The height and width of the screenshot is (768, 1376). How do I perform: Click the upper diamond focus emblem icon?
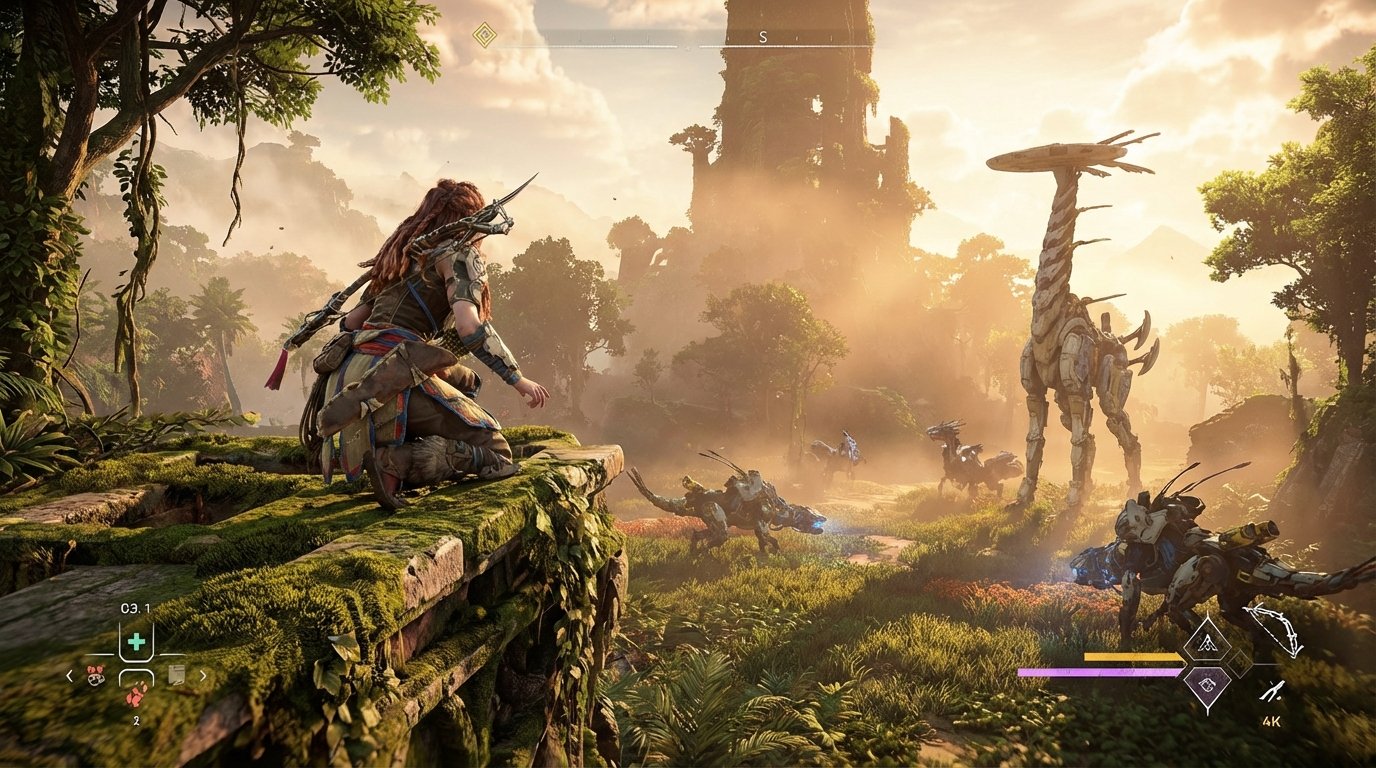coord(1208,643)
